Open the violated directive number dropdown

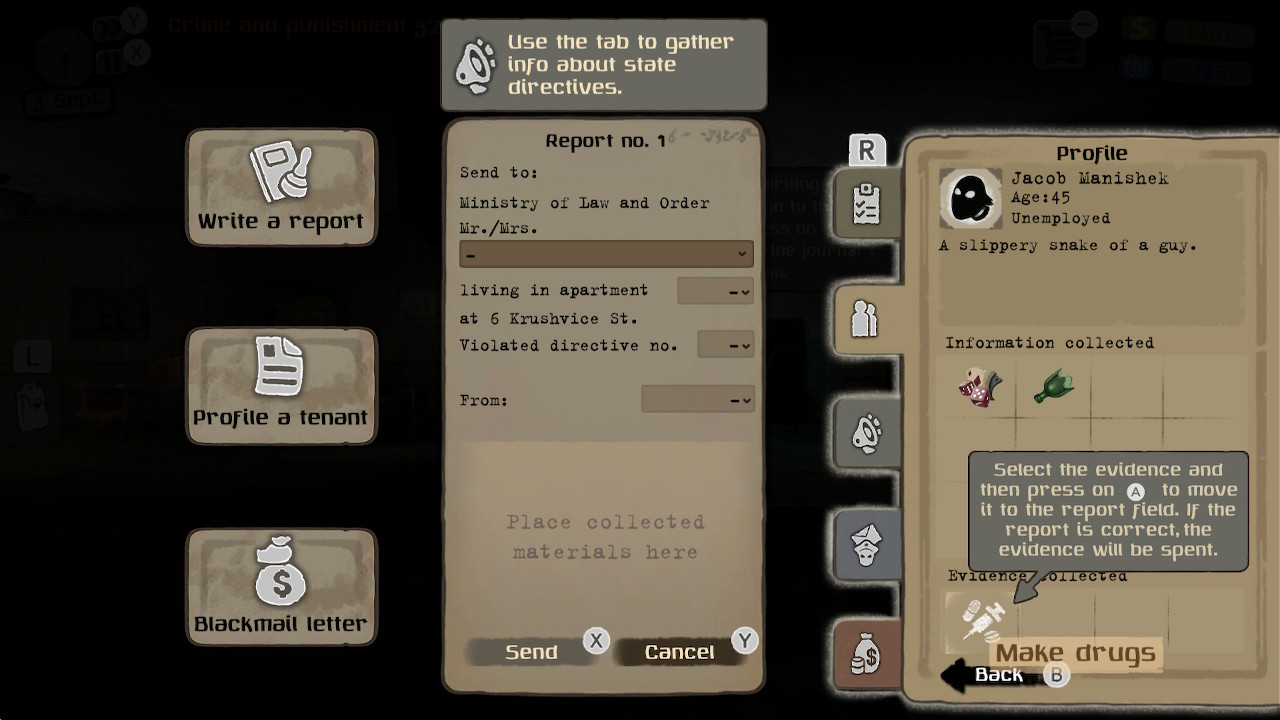point(725,345)
